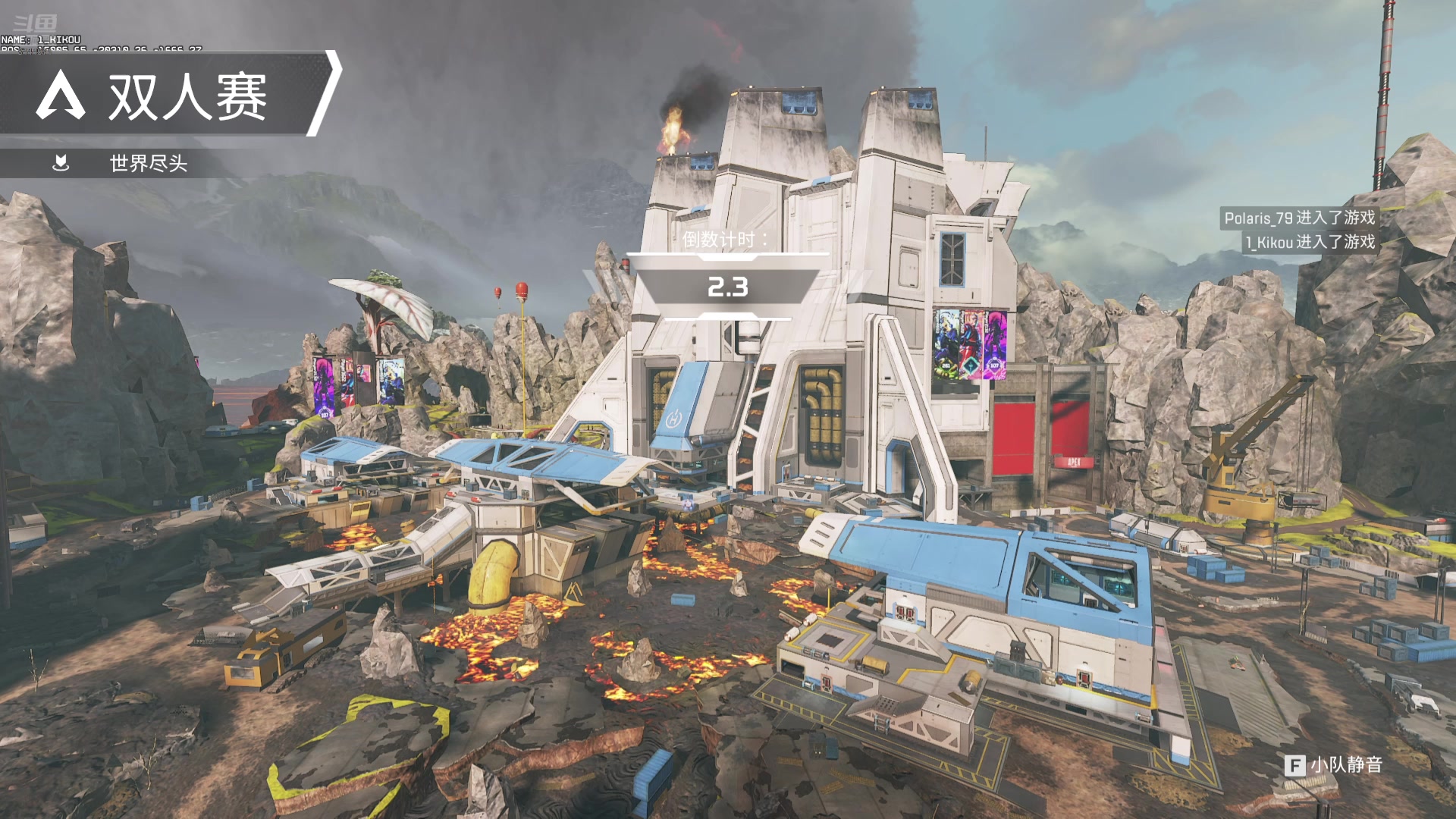
Task: Select the 1_Kikou joined-game notification
Action: click(x=1310, y=242)
